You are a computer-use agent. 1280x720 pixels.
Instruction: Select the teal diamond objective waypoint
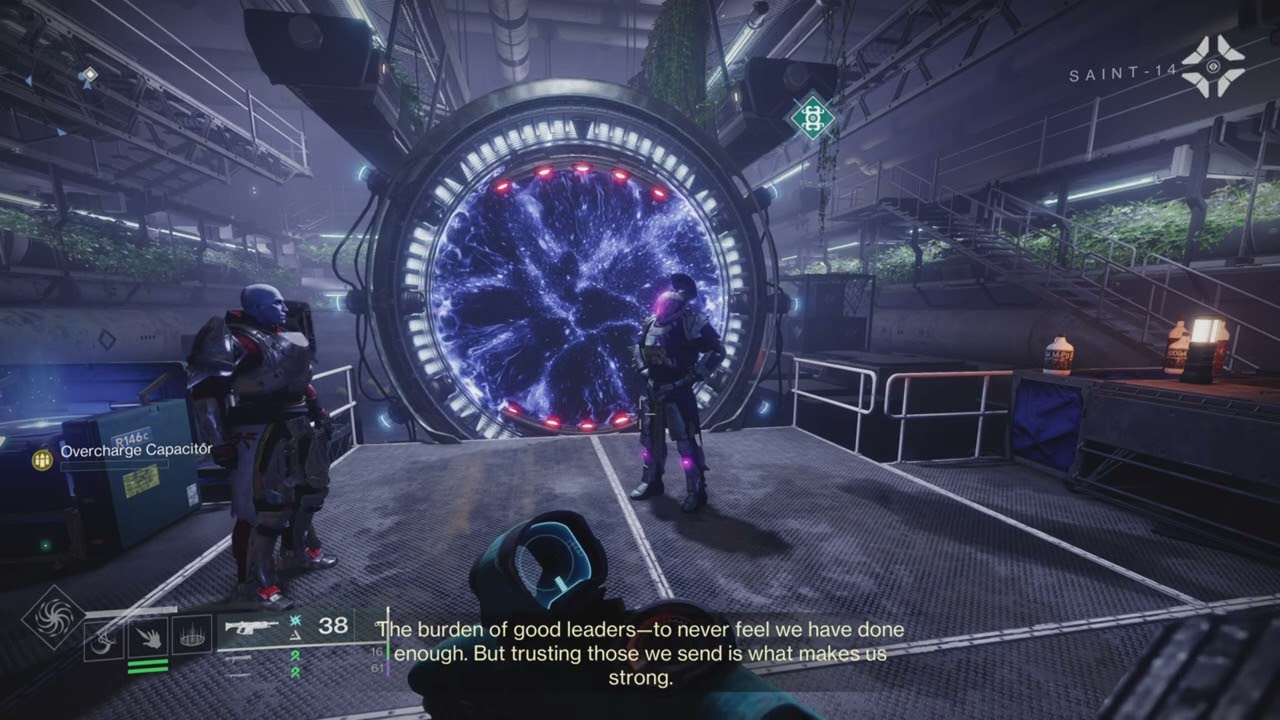[x=811, y=118]
